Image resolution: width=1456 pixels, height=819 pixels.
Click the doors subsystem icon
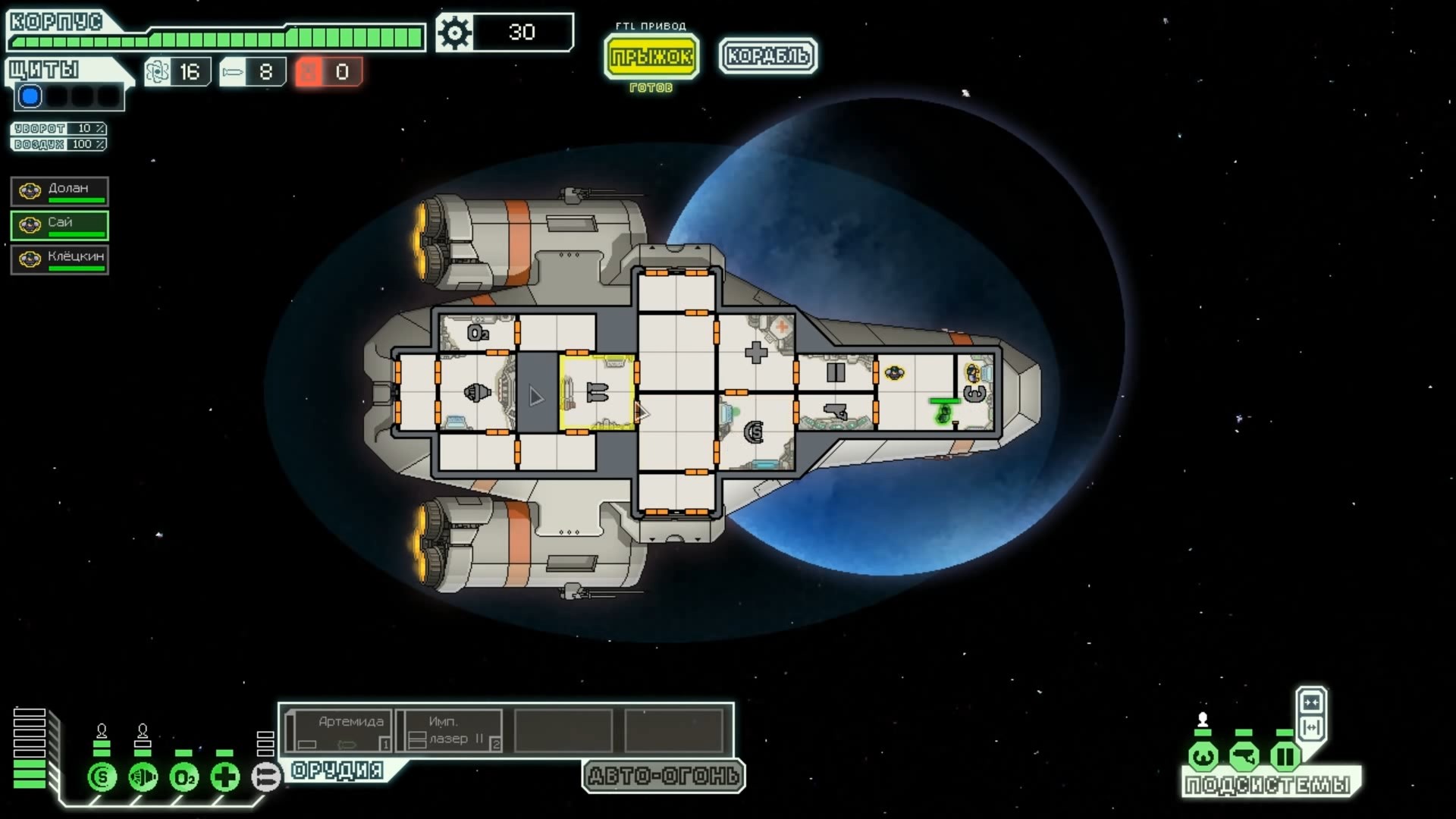coord(1285,756)
